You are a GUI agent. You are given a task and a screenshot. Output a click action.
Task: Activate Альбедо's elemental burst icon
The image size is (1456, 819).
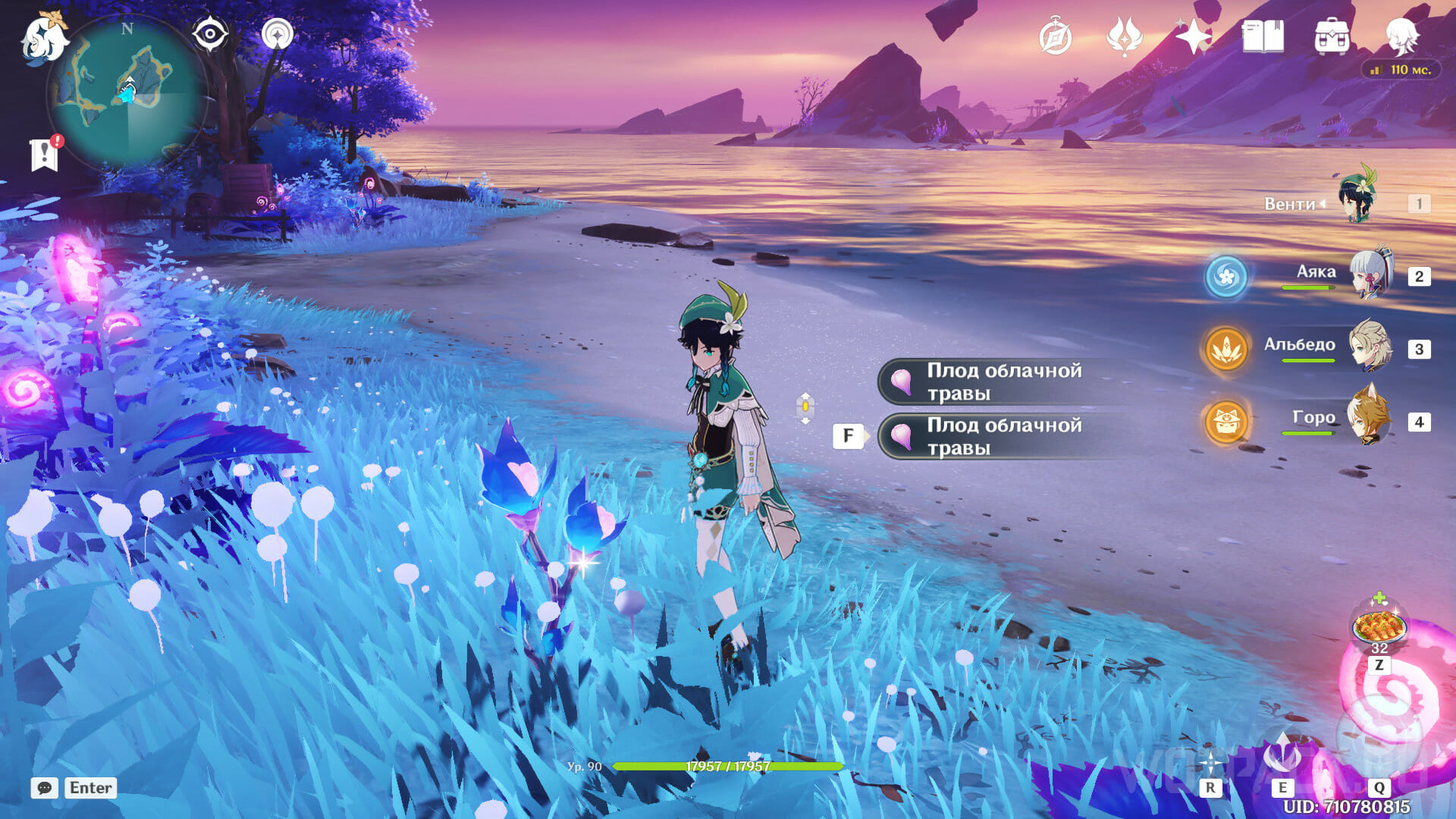(1225, 349)
